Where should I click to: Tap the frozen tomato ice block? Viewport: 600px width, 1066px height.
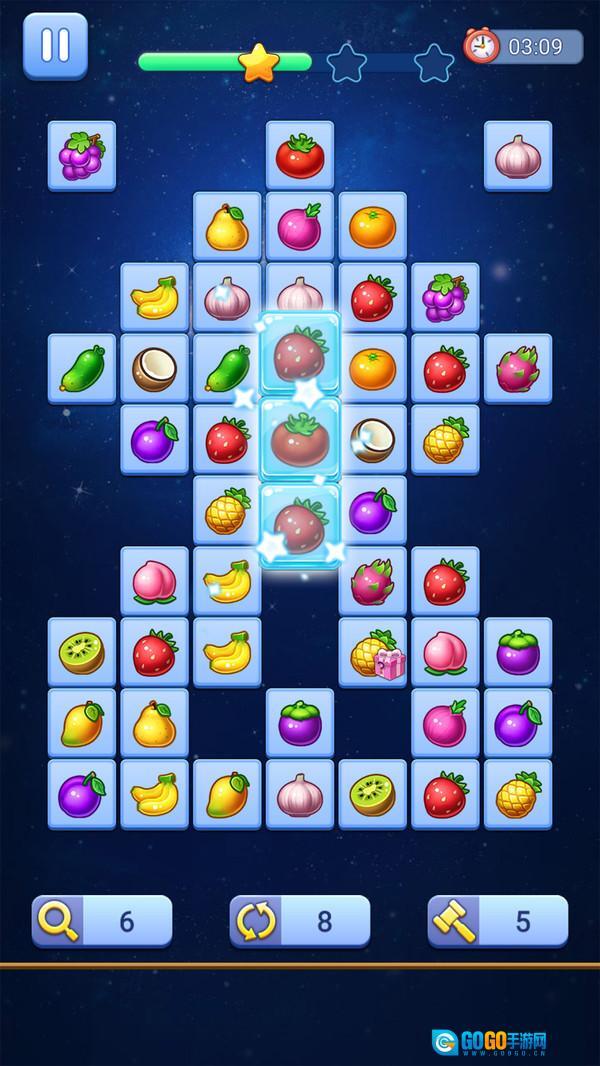[x=300, y=438]
